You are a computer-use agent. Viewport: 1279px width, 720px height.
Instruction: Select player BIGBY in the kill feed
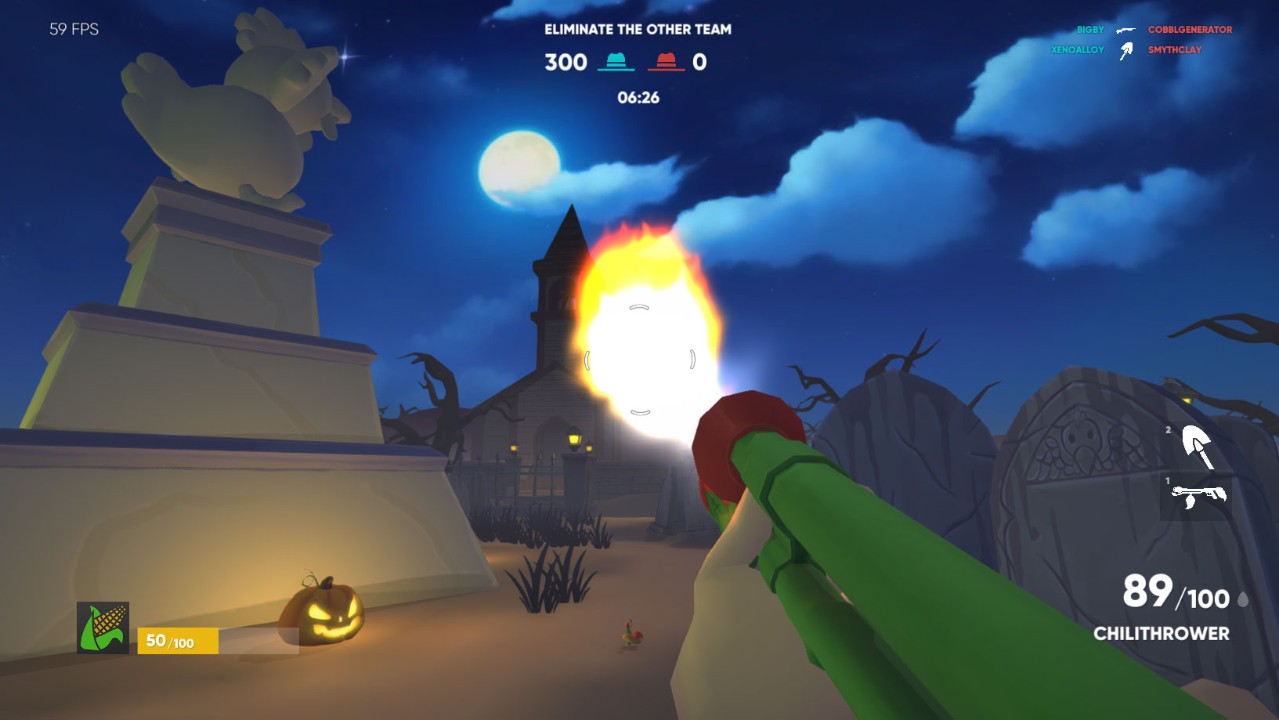(1090, 30)
